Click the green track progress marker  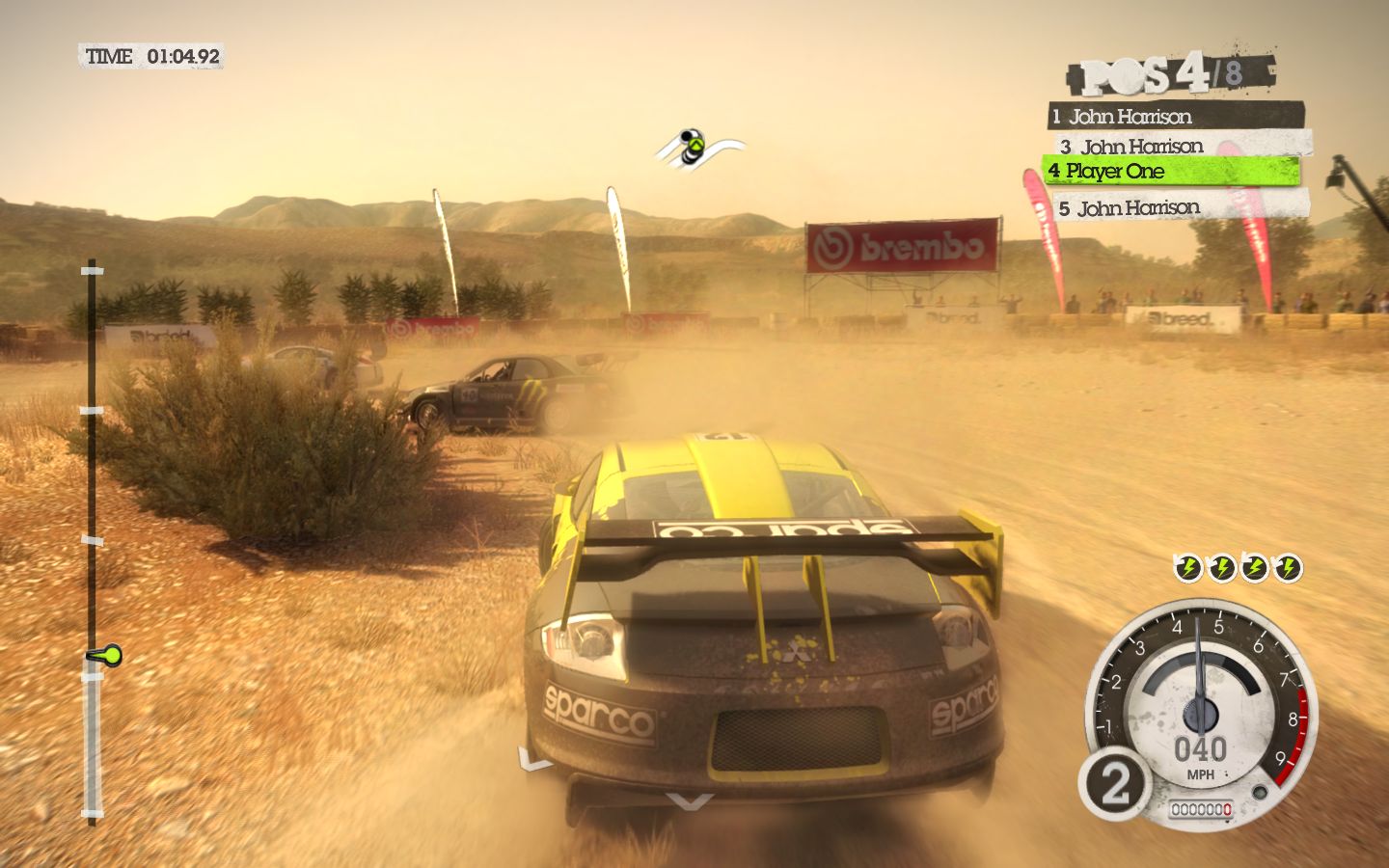coord(105,656)
